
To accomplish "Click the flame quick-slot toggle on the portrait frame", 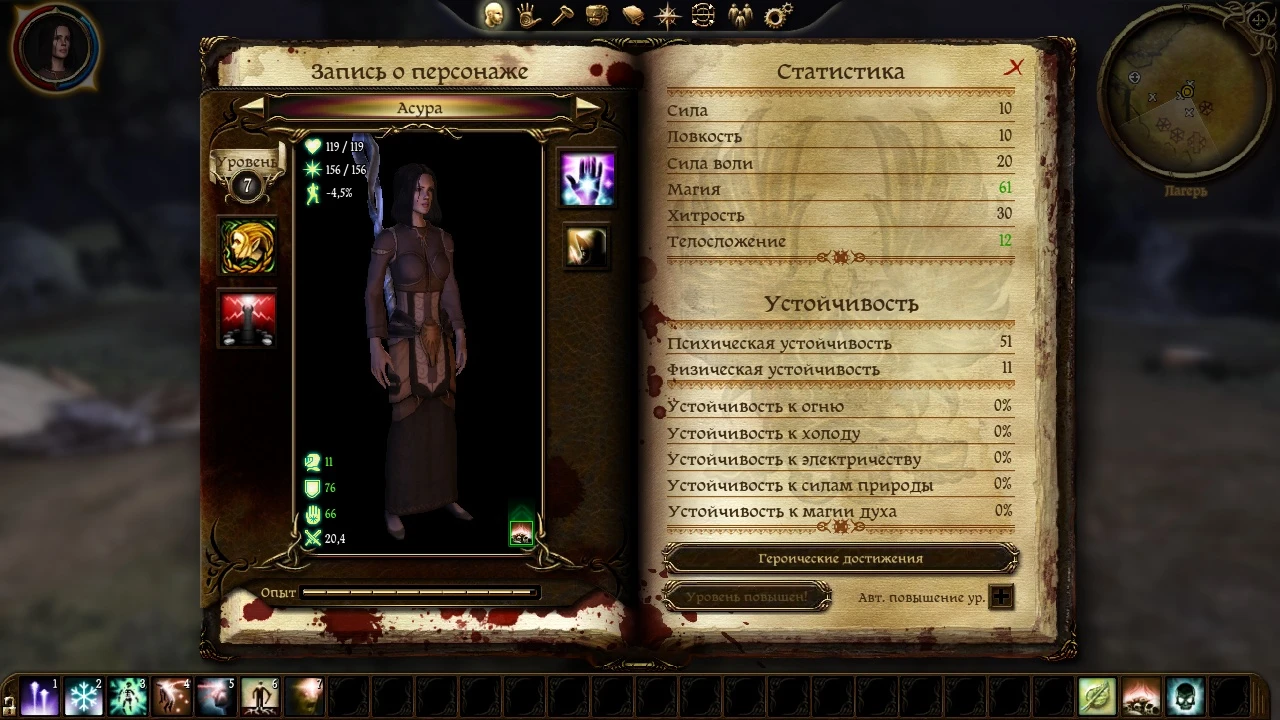I will point(520,533).
